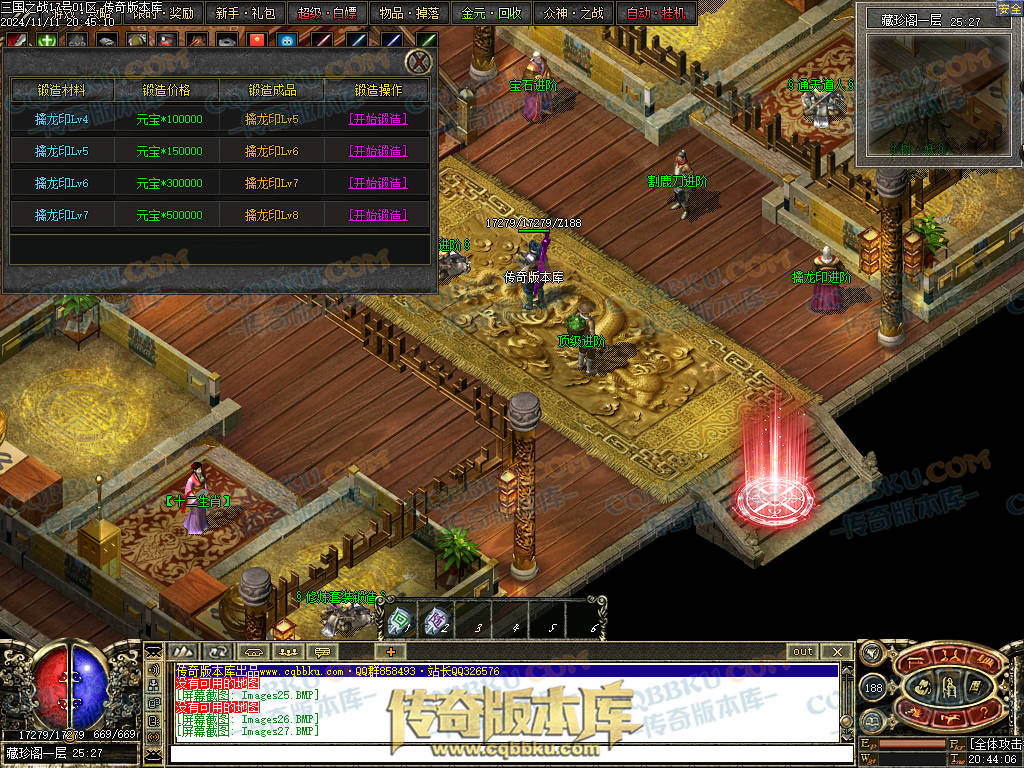This screenshot has height=768, width=1024.
Task: Click the green cross icon in the top icon row
Action: (x=47, y=41)
